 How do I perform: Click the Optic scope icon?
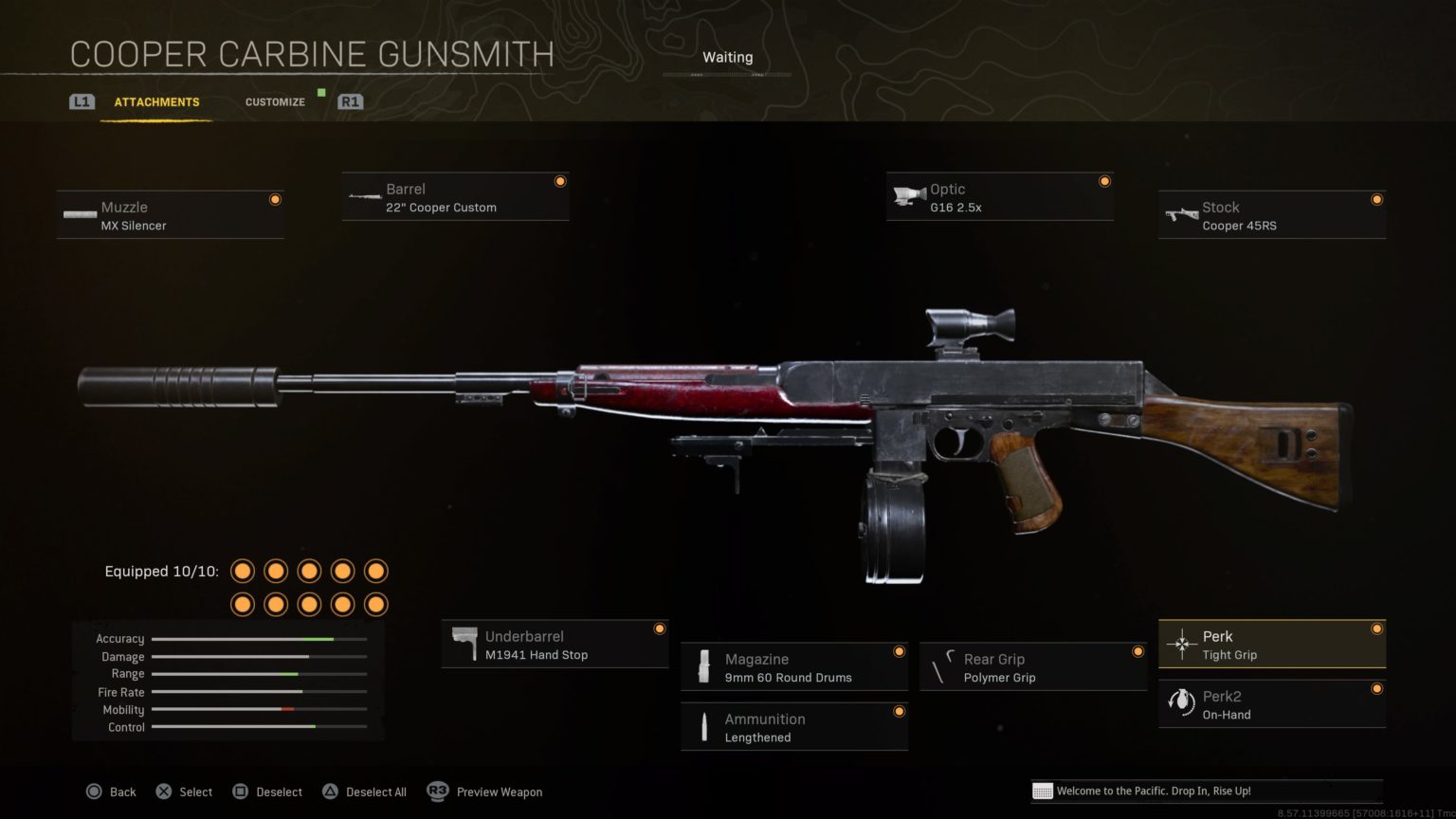pos(908,193)
